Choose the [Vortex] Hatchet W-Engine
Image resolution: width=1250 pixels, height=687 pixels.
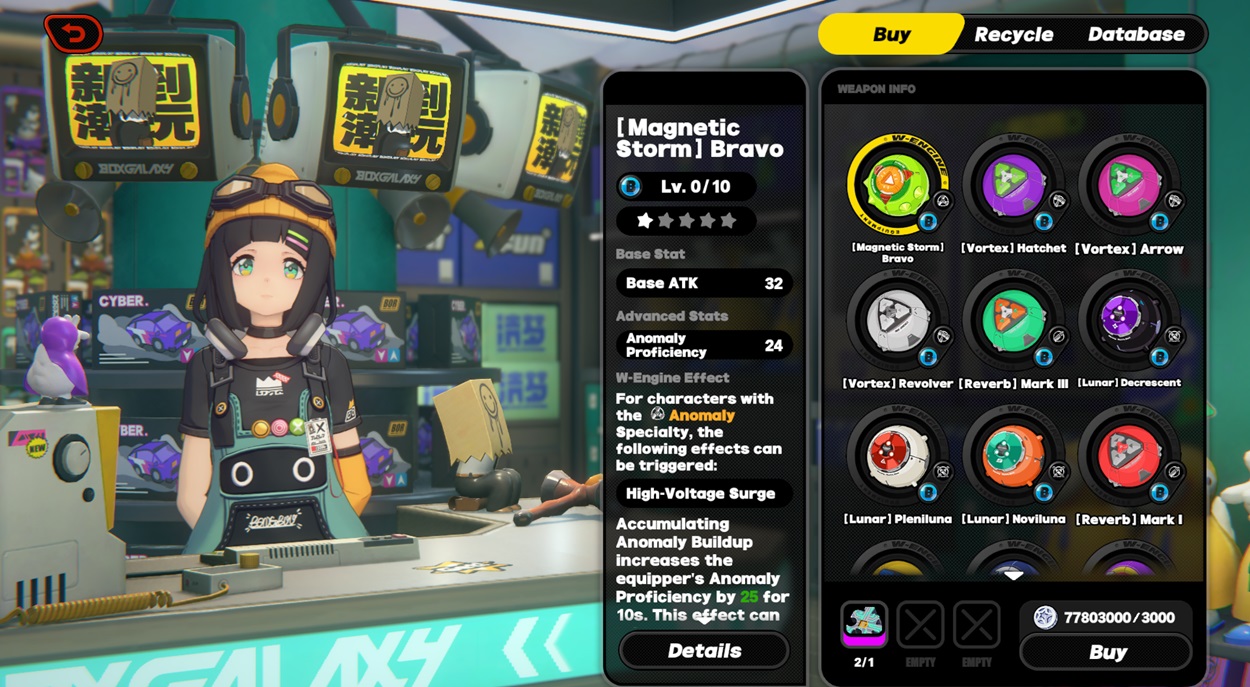pyautogui.click(x=1013, y=187)
